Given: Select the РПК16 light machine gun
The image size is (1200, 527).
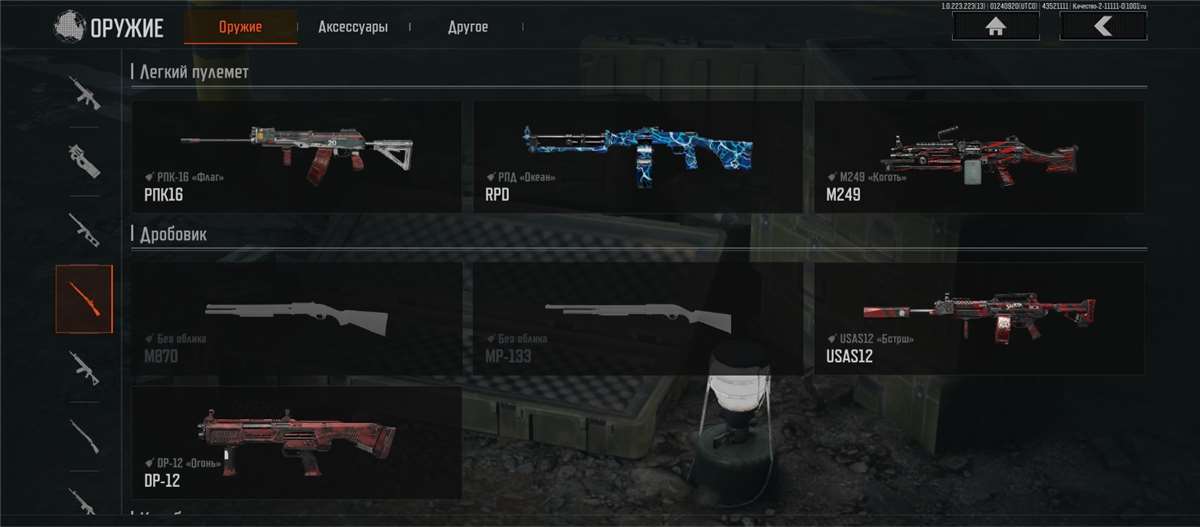Looking at the screenshot, I should (296, 156).
